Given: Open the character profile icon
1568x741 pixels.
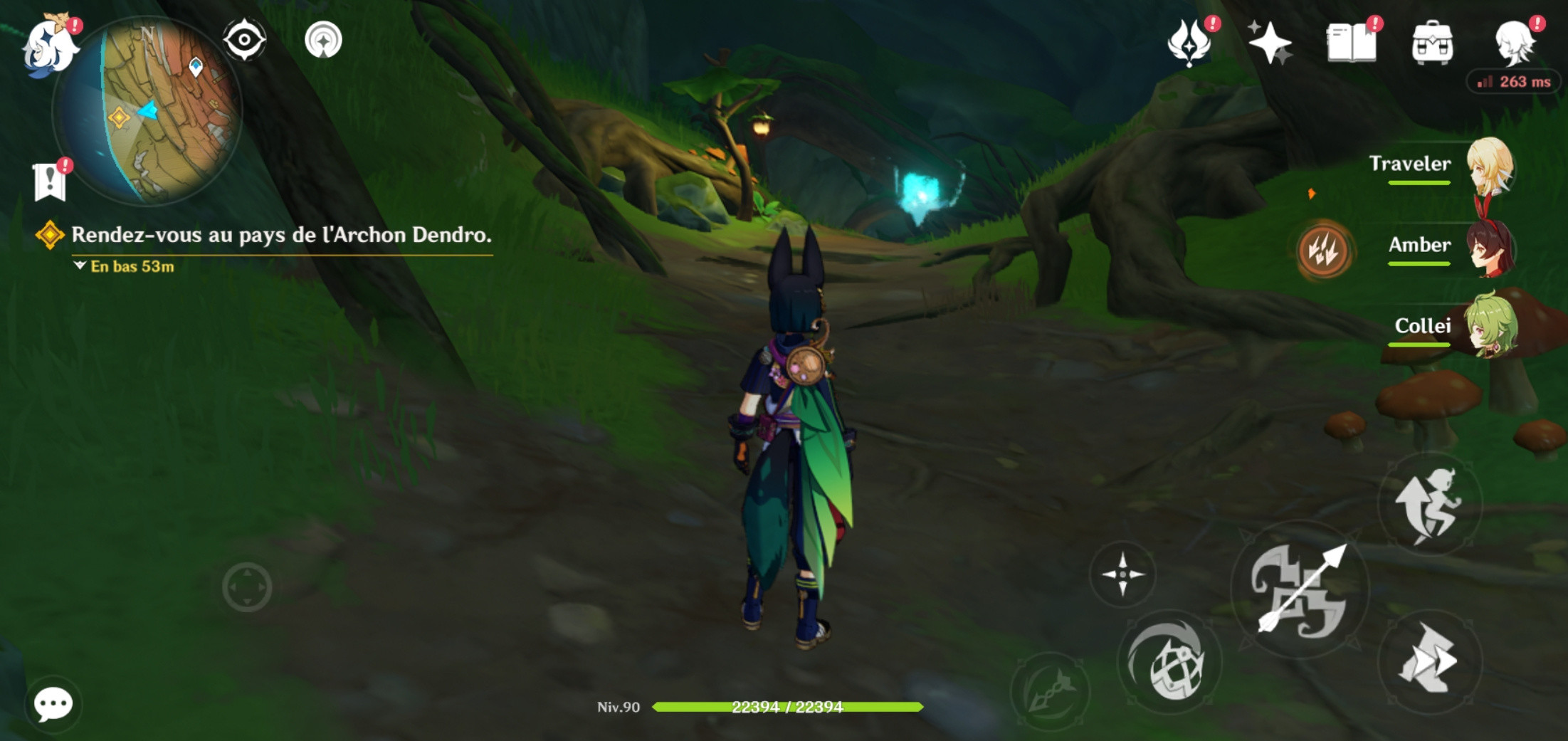Looking at the screenshot, I should tap(1513, 43).
